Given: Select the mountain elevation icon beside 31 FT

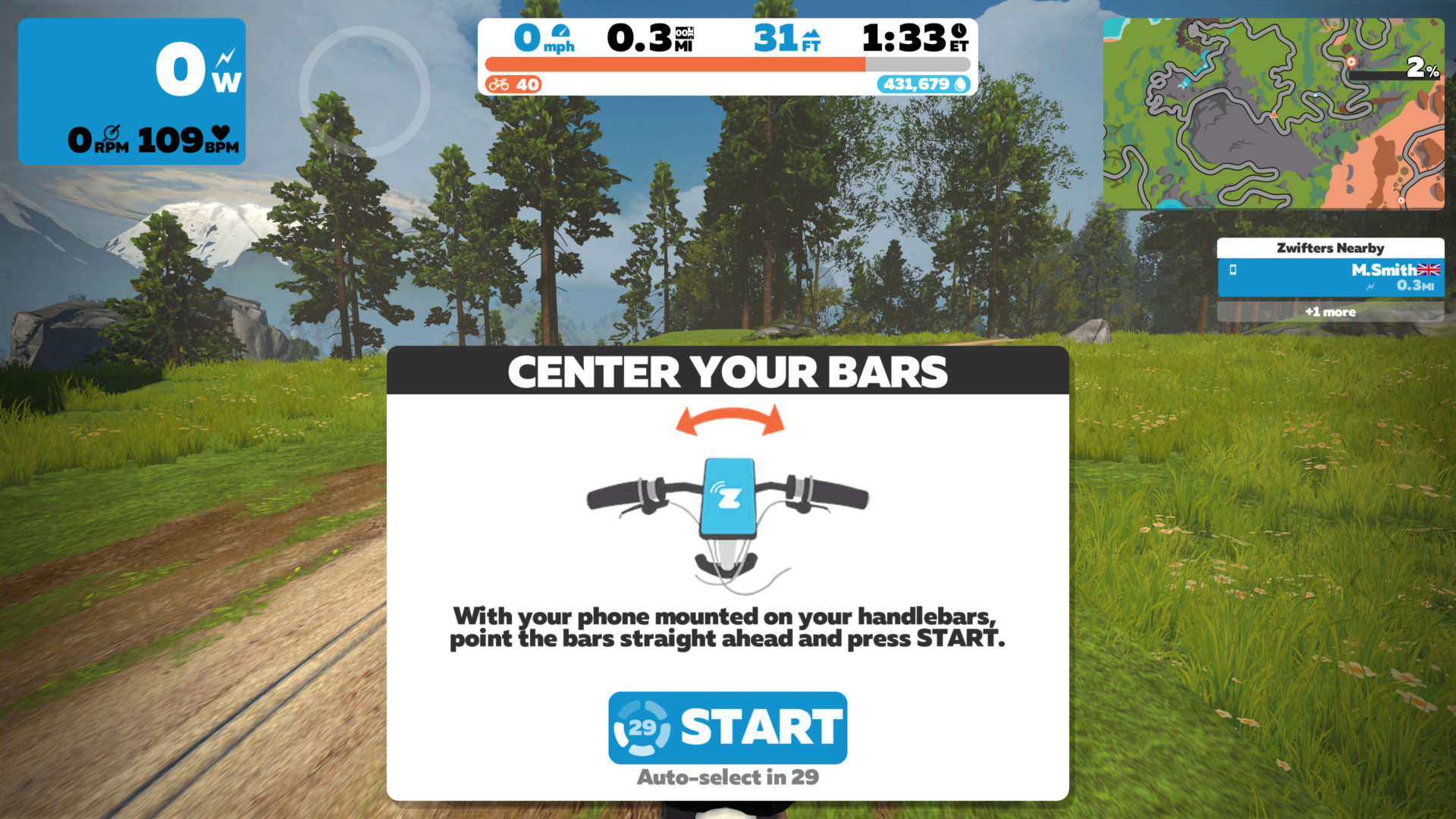Looking at the screenshot, I should [811, 35].
